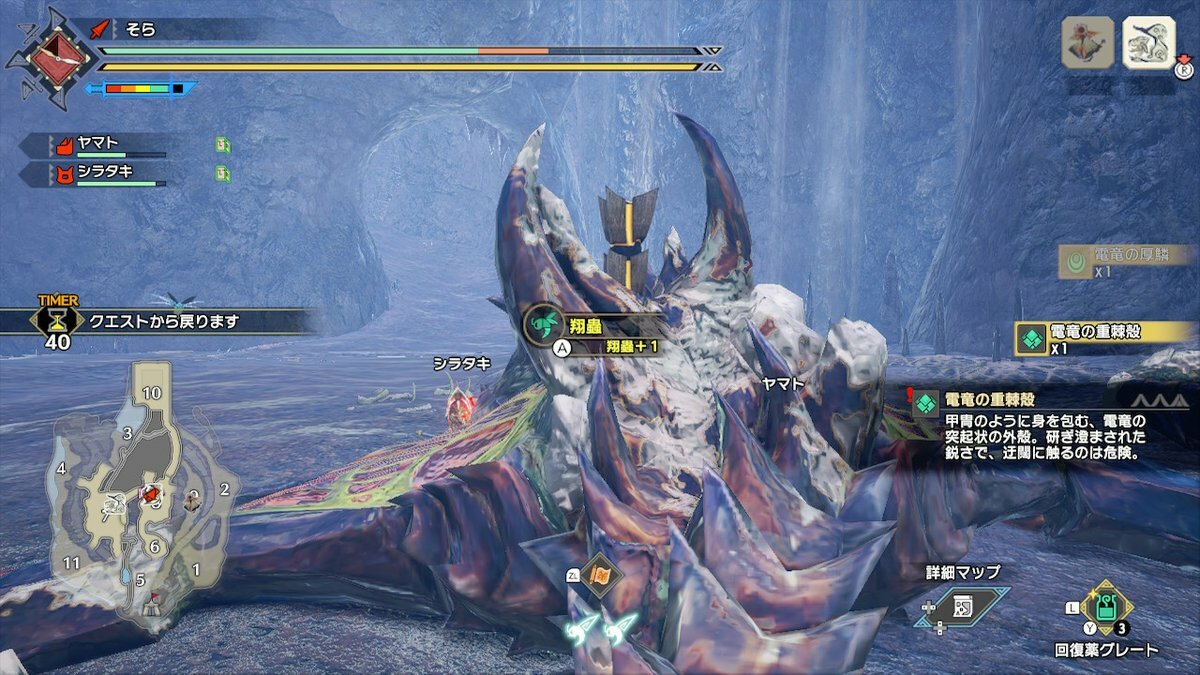1200x675 pixels.
Task: Click the orange map signal icon
Action: pyautogui.click(x=599, y=574)
